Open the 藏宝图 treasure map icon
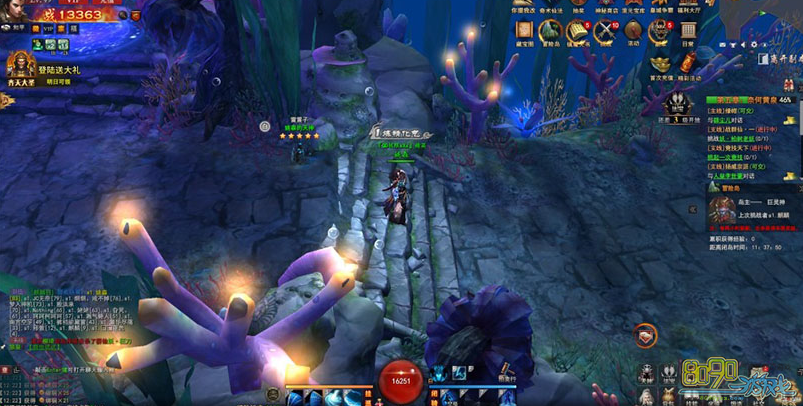This screenshot has height=406, width=803. [525, 31]
